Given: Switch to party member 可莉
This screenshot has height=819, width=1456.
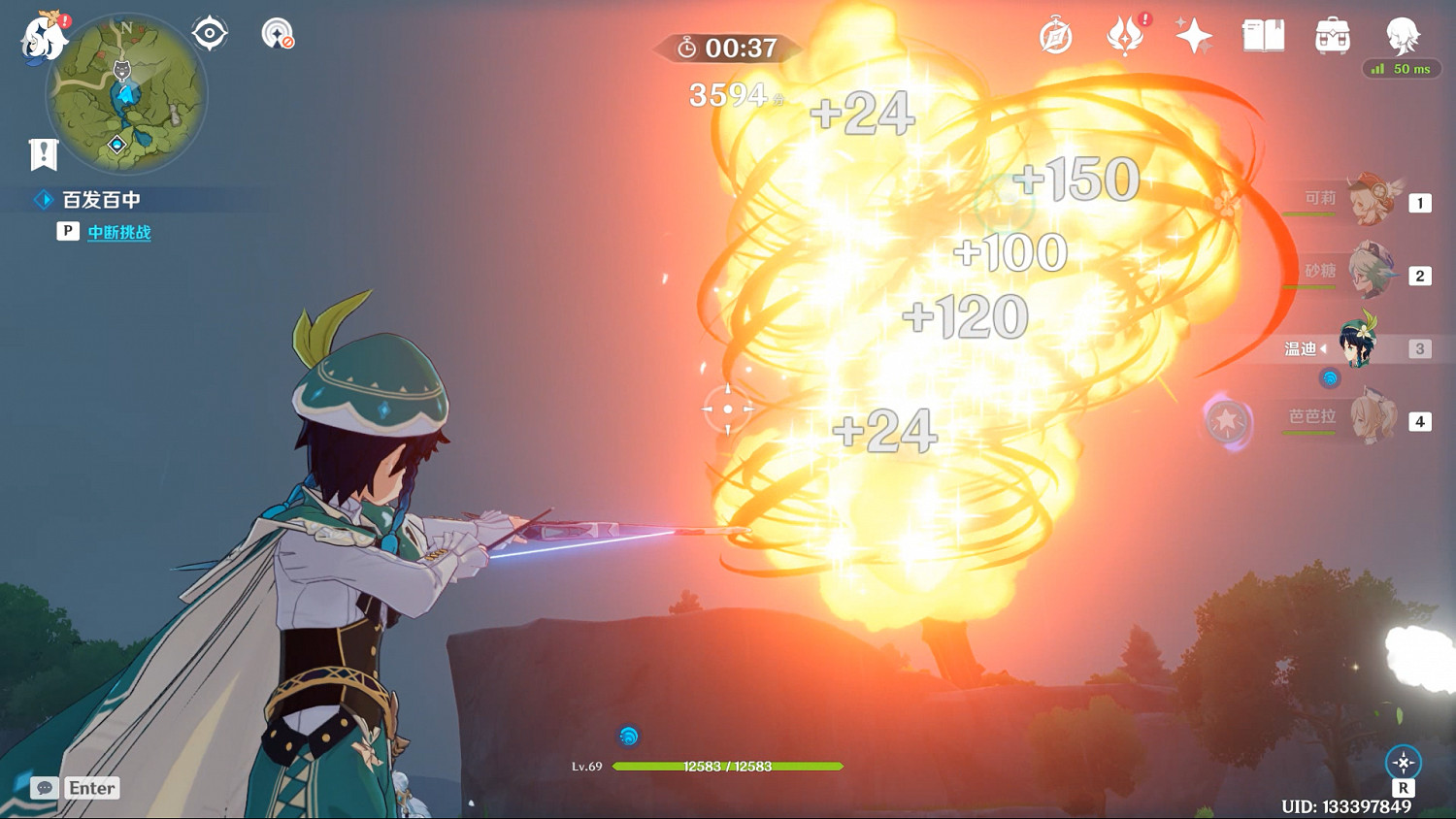Looking at the screenshot, I should tap(1371, 201).
